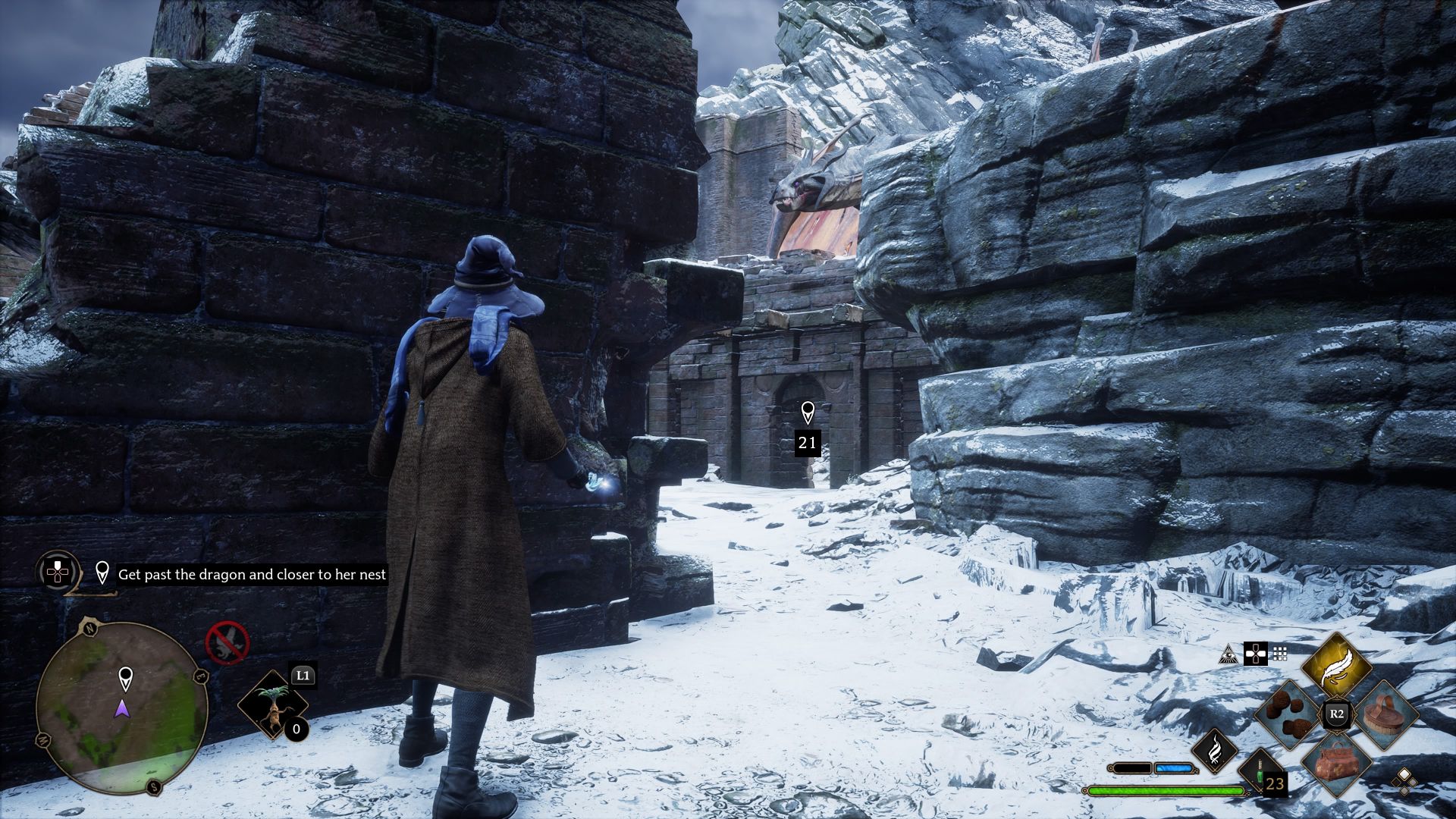Click the D-pad quest tracker icon
1456x819 pixels.
click(x=57, y=571)
